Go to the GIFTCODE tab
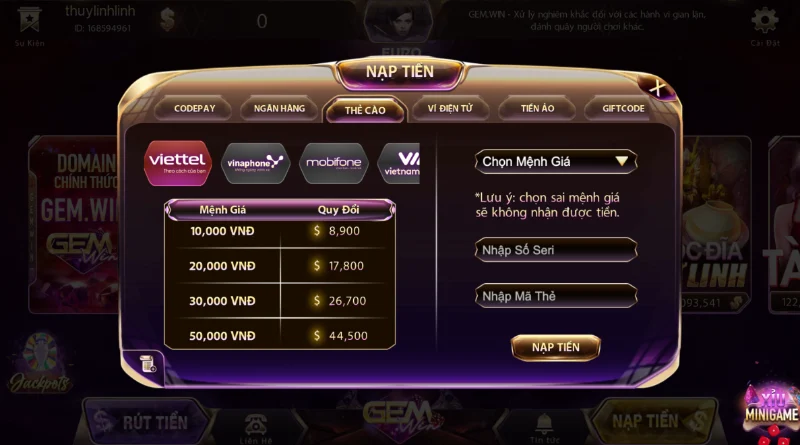The image size is (800, 445). click(623, 108)
